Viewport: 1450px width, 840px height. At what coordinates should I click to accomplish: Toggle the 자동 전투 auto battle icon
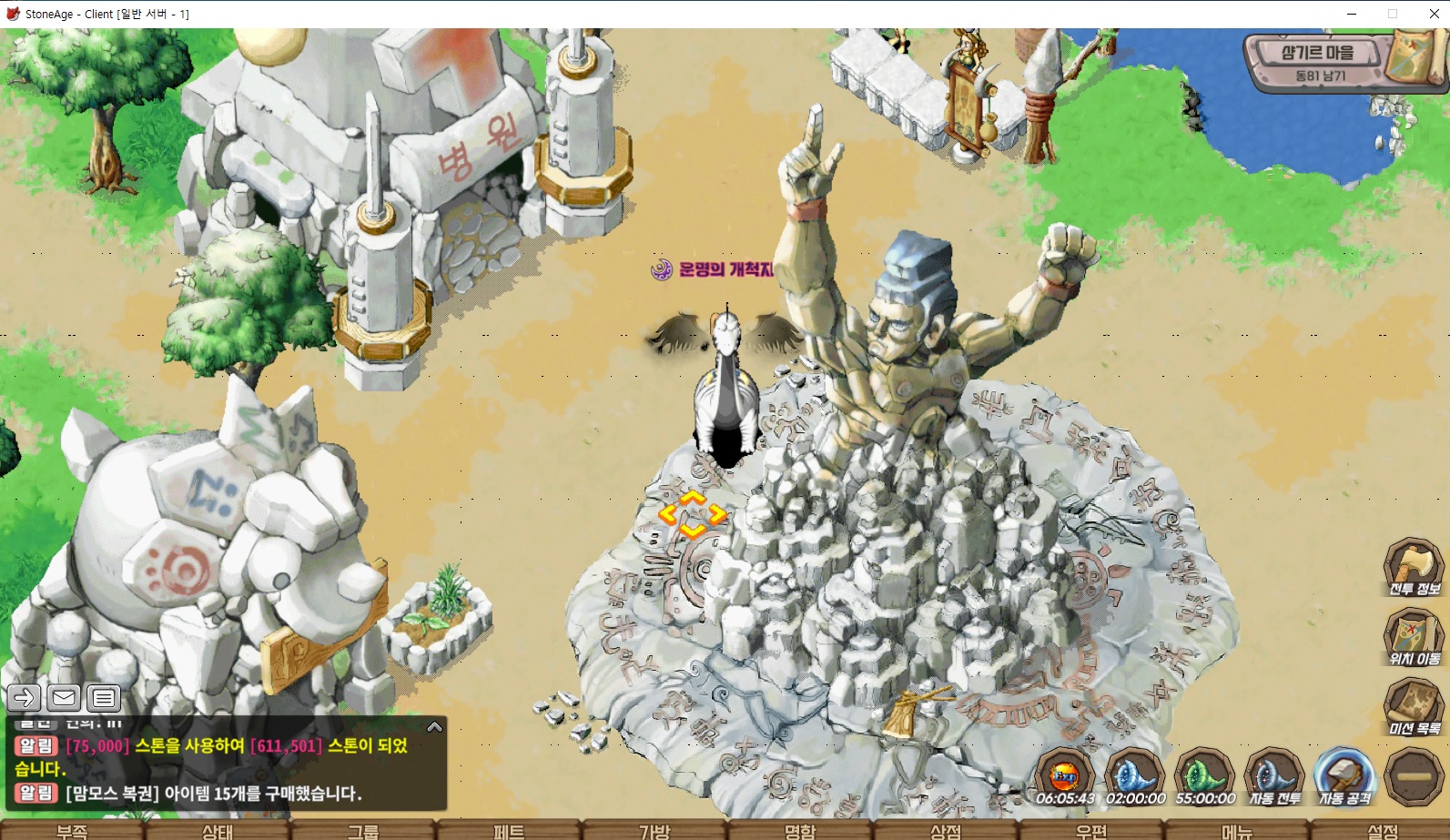1274,777
